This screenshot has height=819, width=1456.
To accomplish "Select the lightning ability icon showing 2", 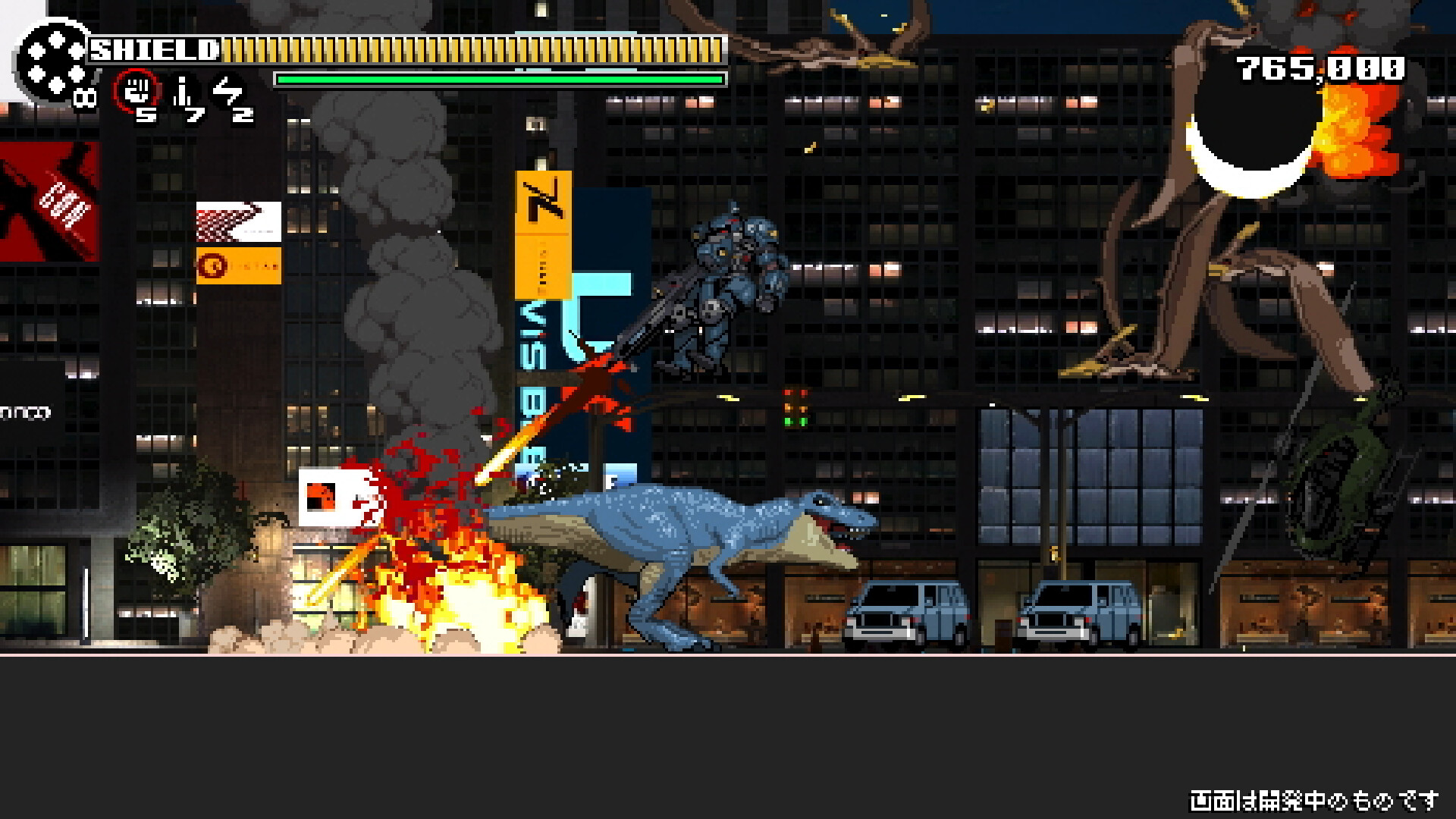I will [227, 91].
